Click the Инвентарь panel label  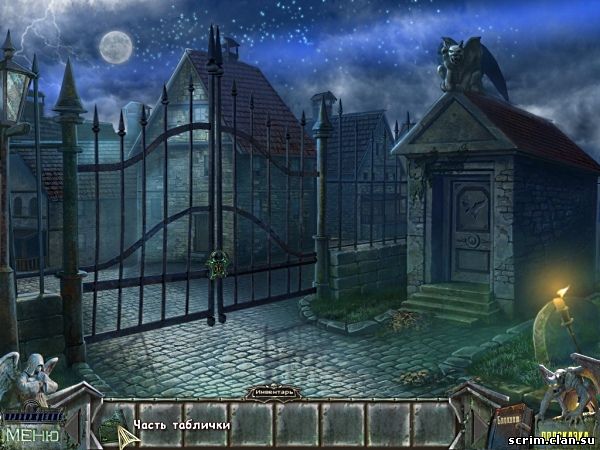coord(274,392)
